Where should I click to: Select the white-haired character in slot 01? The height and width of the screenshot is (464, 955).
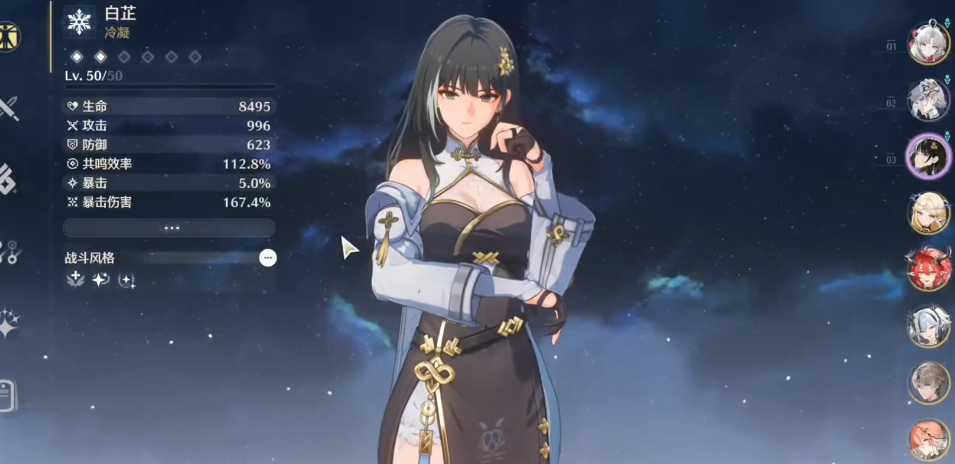[928, 42]
